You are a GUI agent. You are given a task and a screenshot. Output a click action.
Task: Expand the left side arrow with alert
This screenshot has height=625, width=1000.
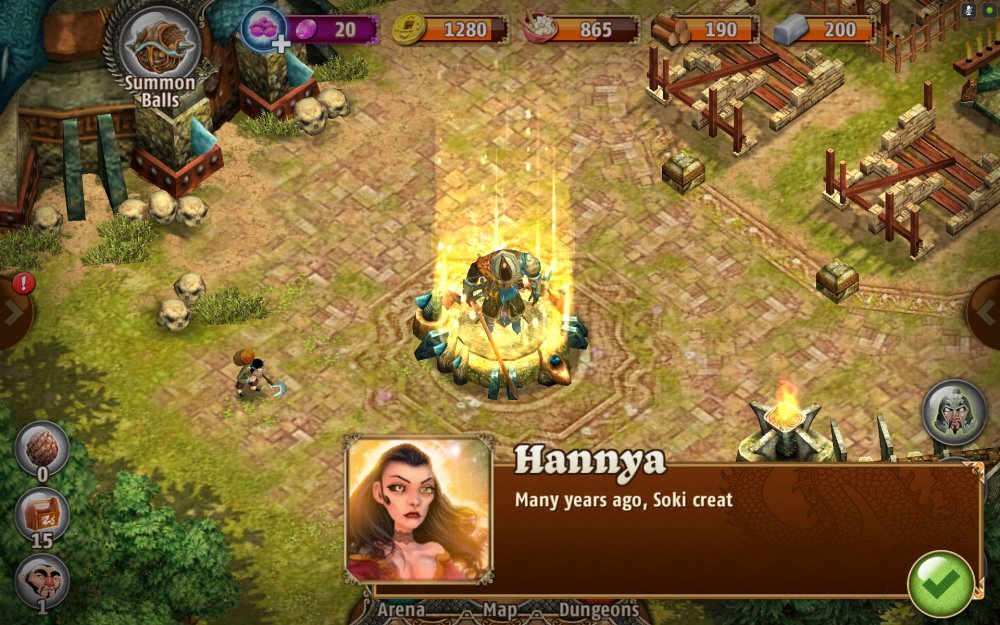pos(14,309)
